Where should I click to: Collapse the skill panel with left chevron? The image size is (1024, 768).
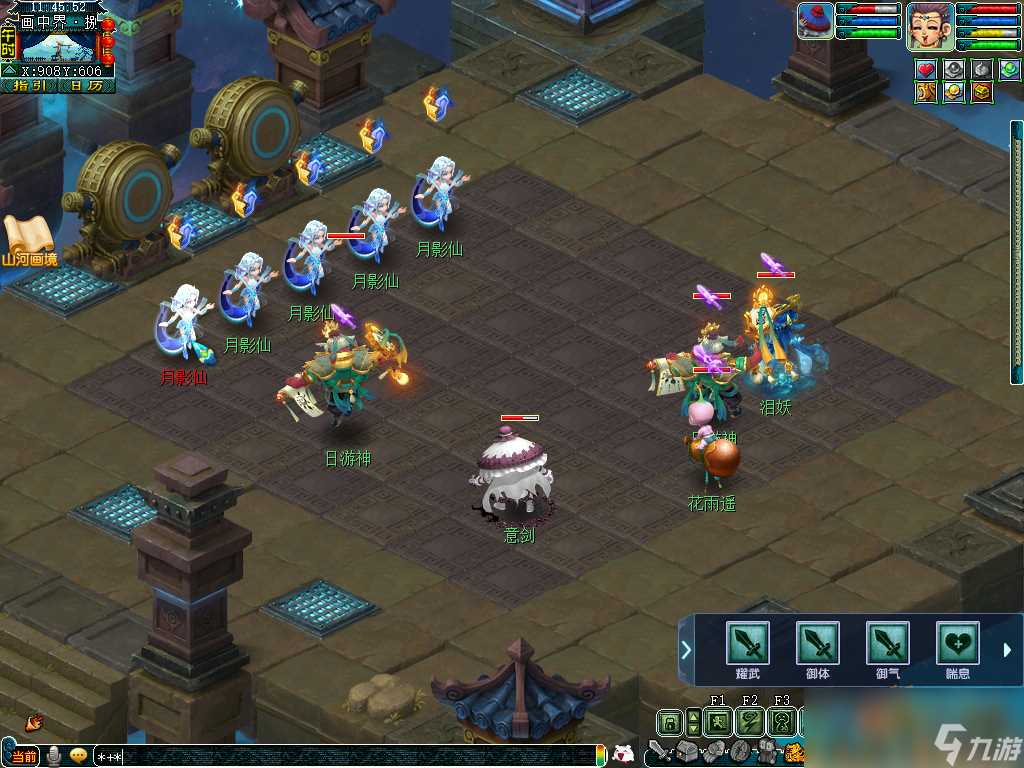pyautogui.click(x=686, y=650)
